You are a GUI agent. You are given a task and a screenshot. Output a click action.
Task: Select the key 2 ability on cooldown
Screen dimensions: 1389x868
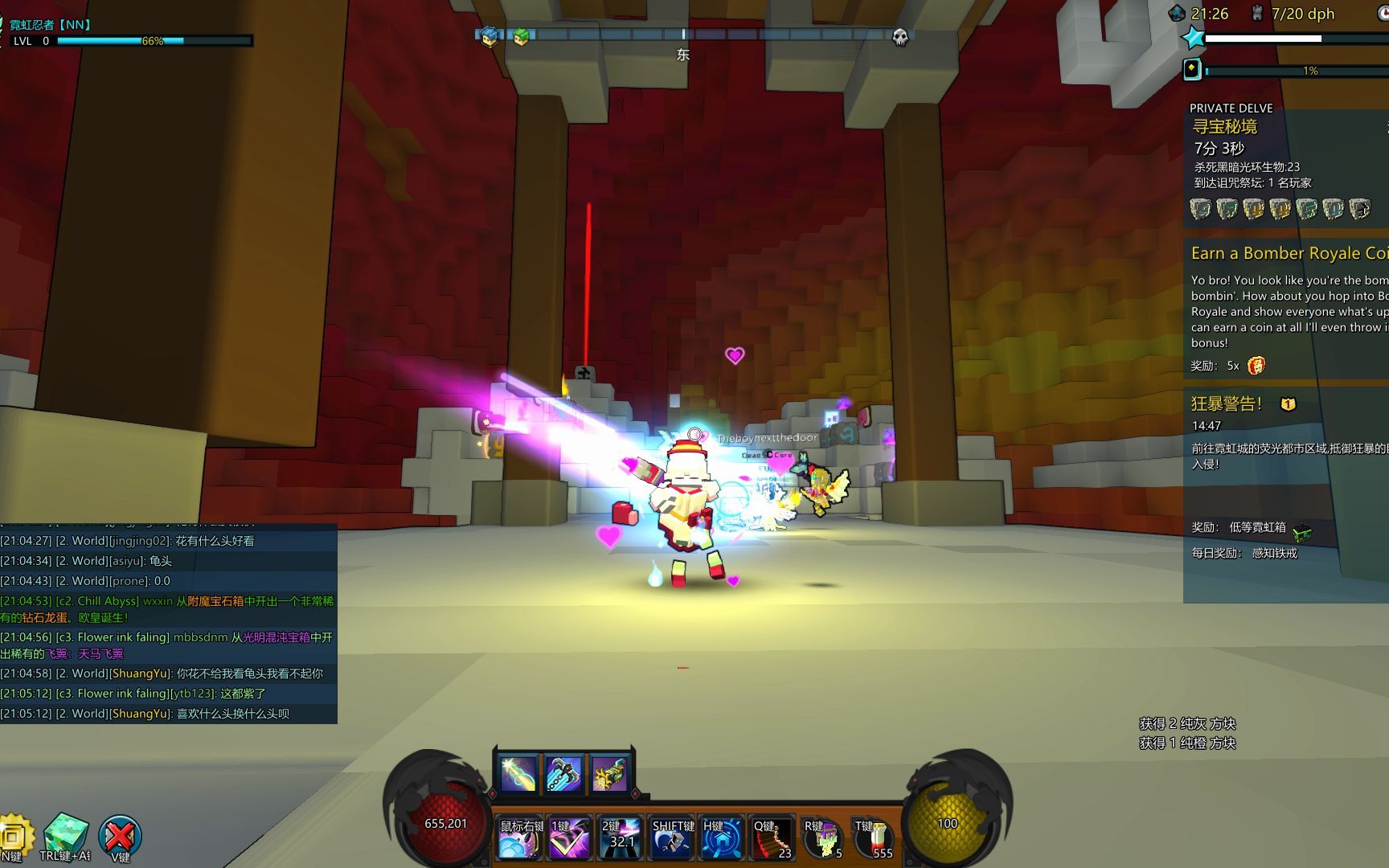621,840
